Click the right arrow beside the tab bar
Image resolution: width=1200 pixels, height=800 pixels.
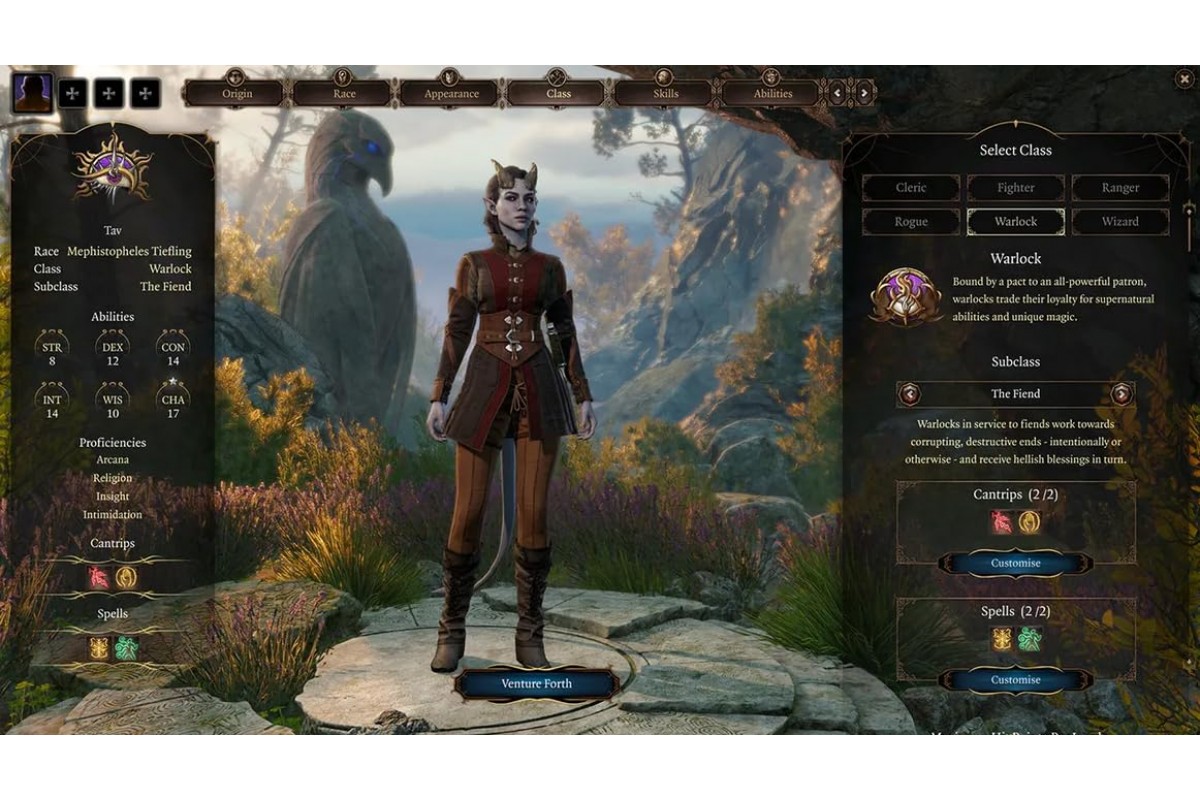[864, 94]
